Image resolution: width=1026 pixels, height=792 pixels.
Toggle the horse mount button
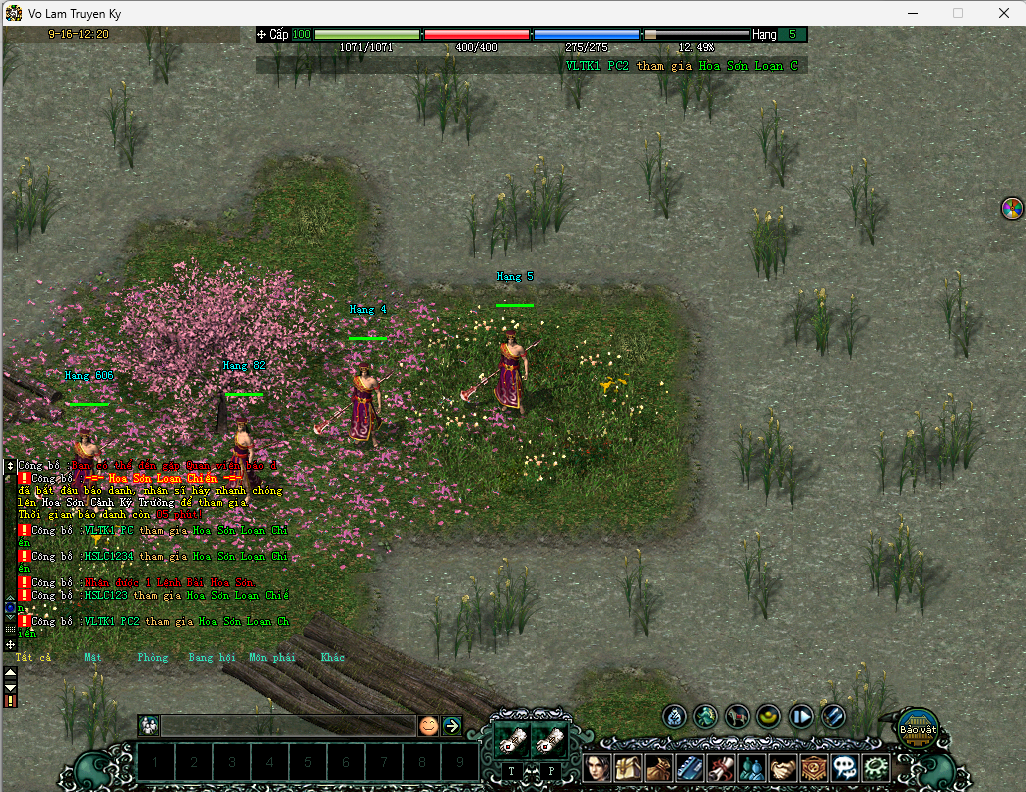click(738, 716)
